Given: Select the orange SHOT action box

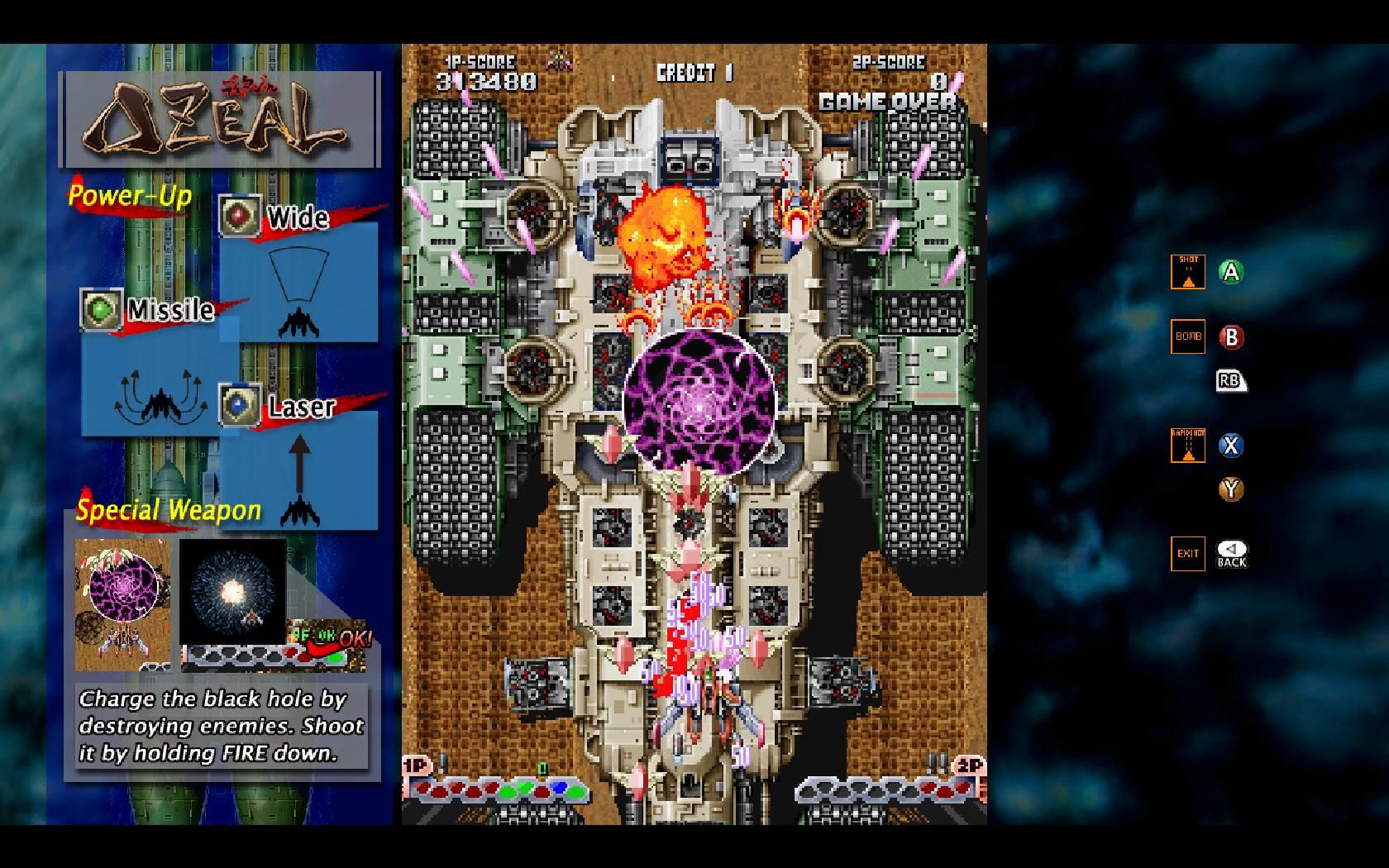Looking at the screenshot, I should (x=1187, y=272).
